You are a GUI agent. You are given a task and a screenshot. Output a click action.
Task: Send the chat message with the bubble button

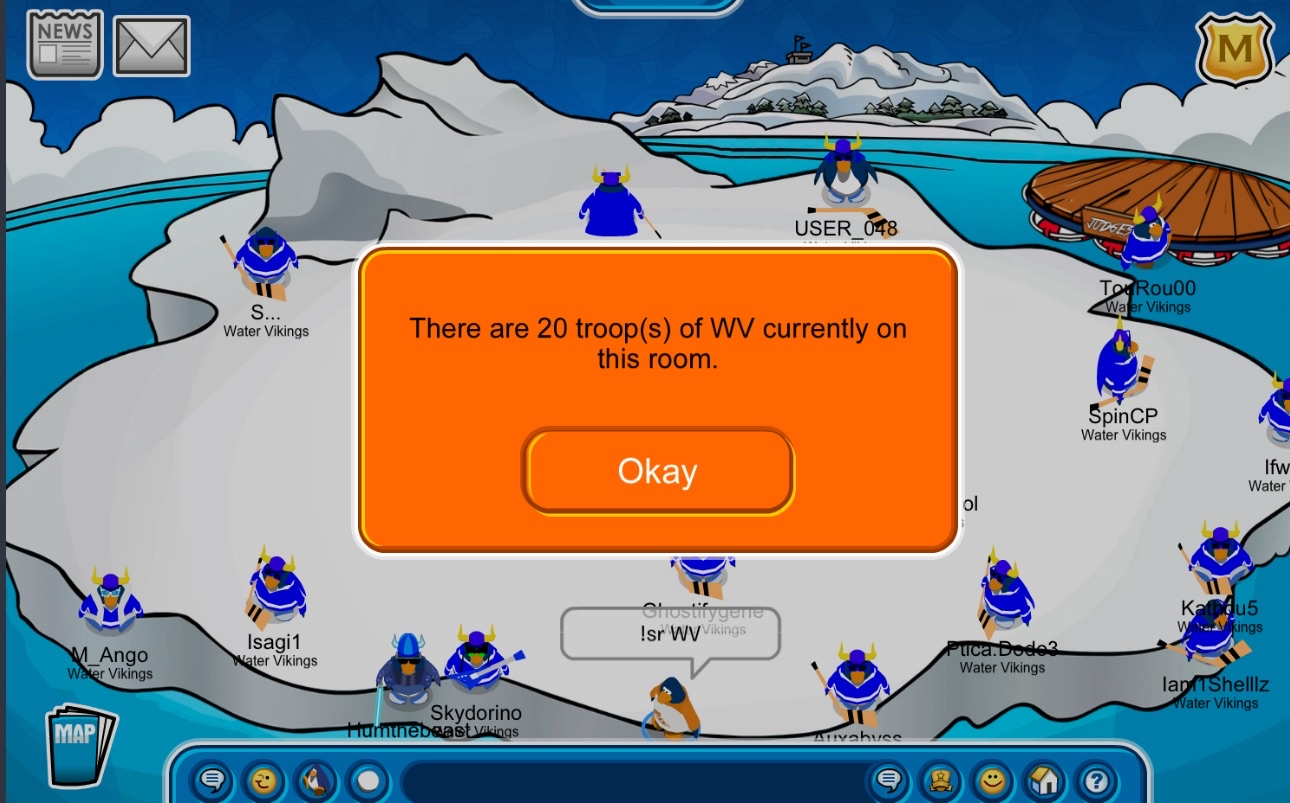pos(887,780)
